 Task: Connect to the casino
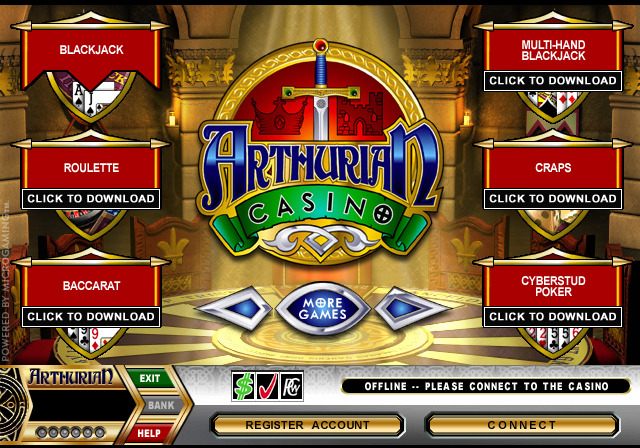[522, 425]
